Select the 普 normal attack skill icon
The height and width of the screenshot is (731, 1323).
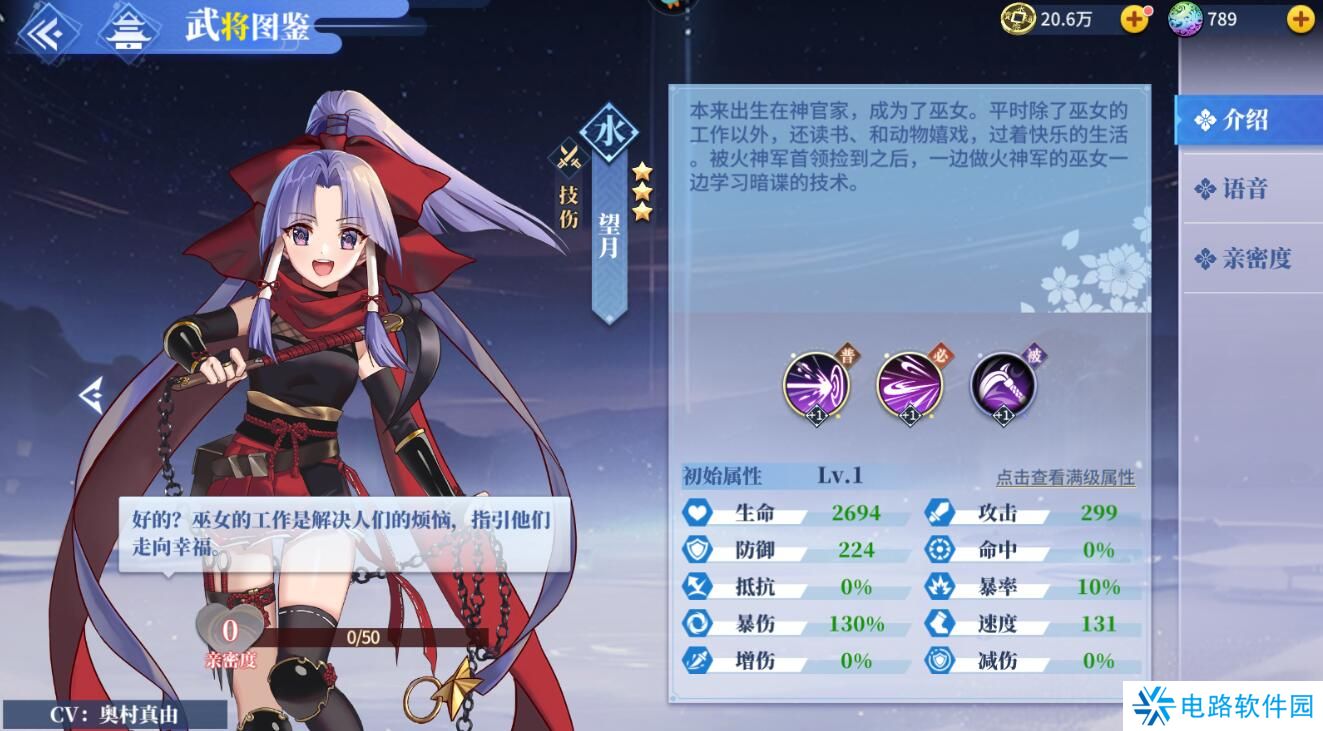click(815, 387)
